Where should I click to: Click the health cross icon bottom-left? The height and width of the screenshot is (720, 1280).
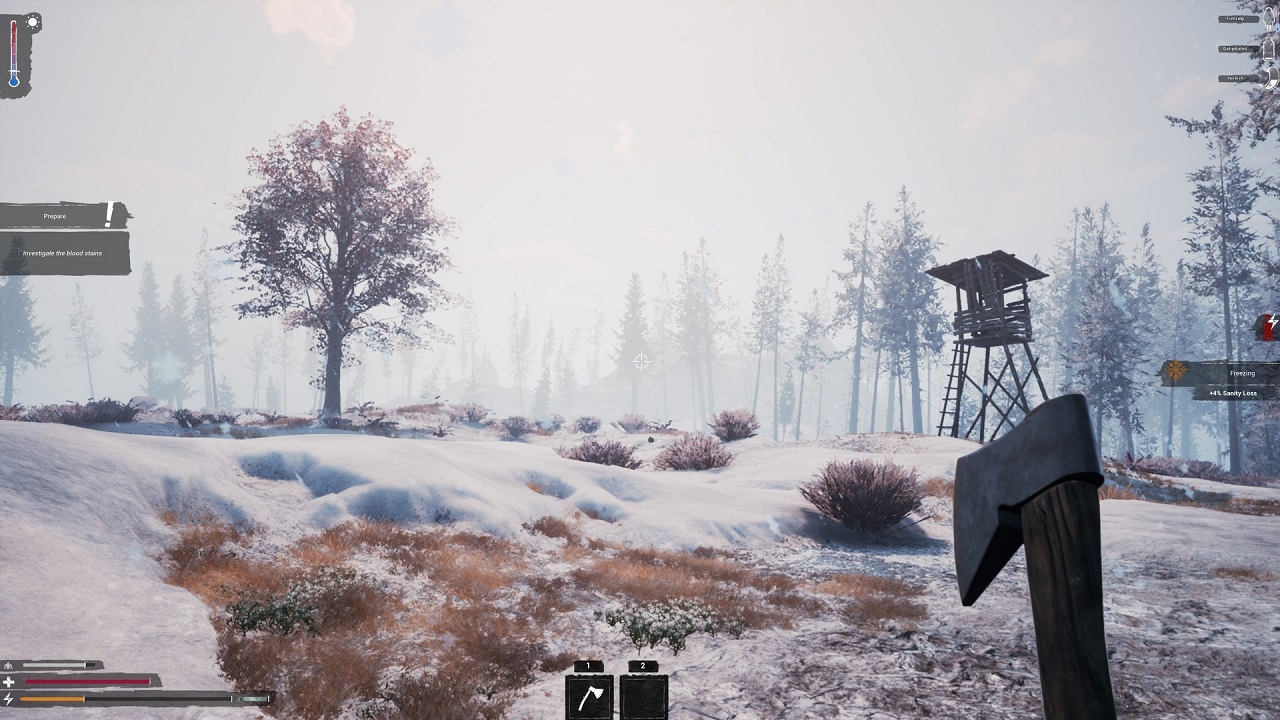[7, 682]
